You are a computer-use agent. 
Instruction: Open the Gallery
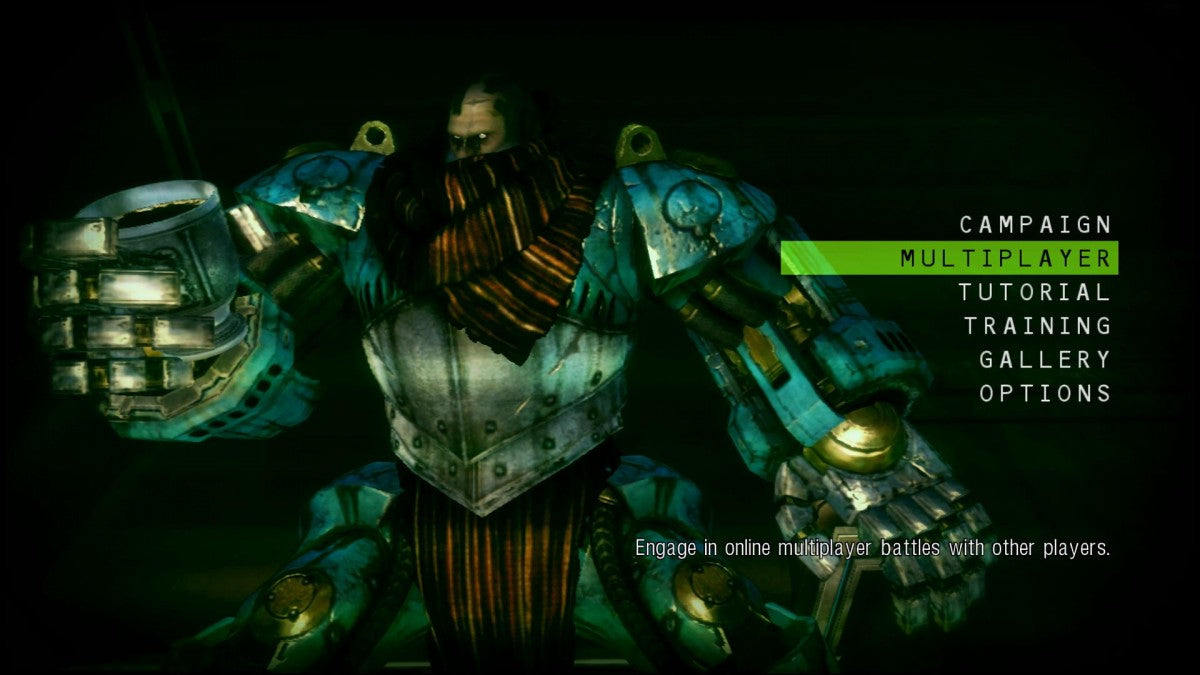tap(1045, 359)
